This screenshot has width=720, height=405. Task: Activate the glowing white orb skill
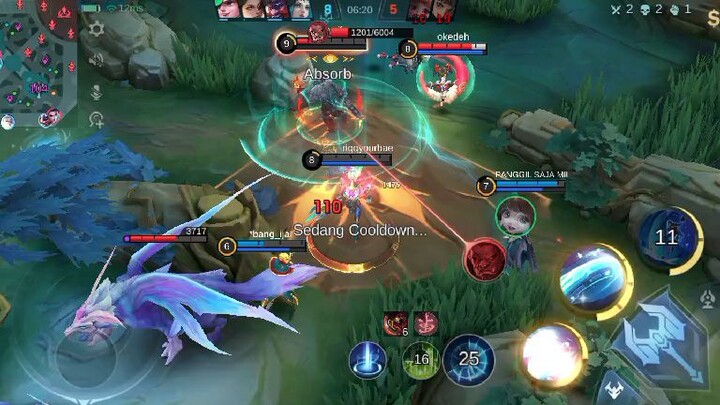[553, 353]
